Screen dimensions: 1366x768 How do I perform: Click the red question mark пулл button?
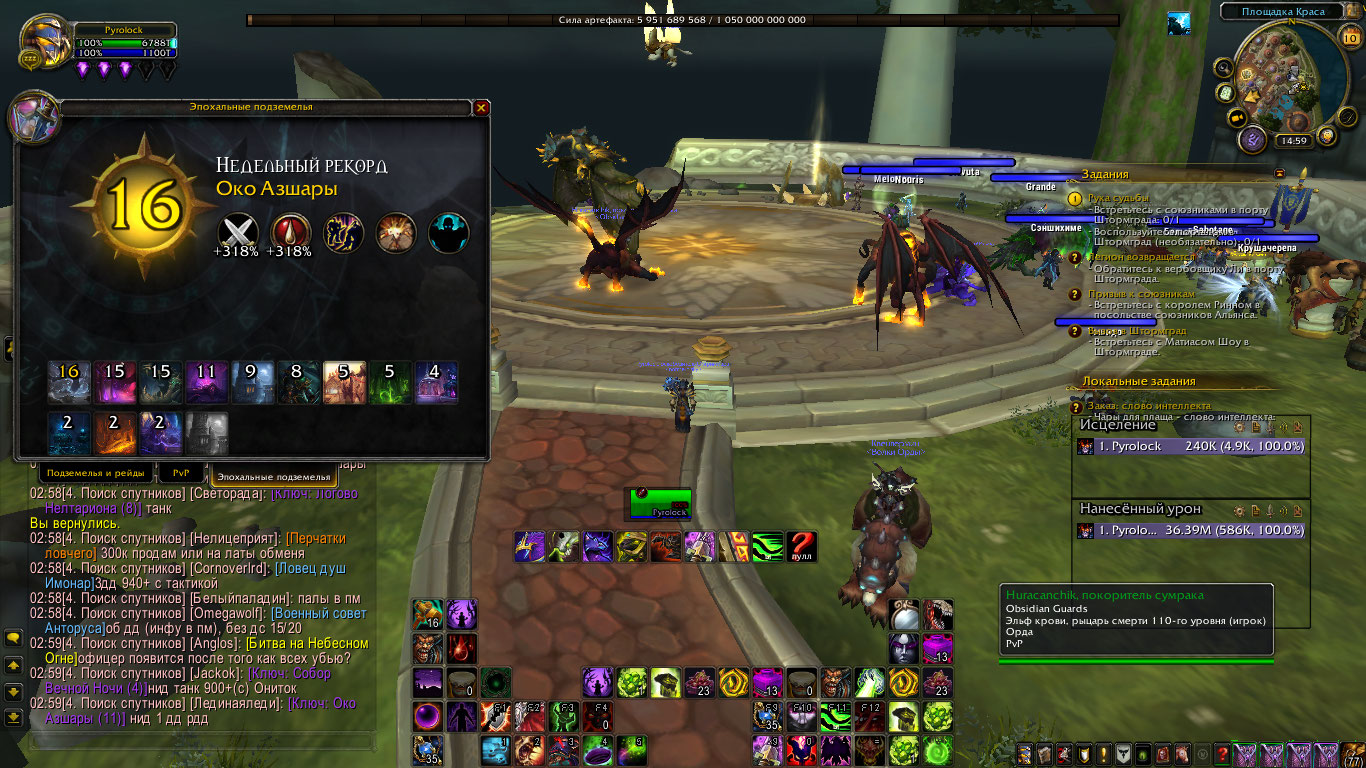point(801,546)
